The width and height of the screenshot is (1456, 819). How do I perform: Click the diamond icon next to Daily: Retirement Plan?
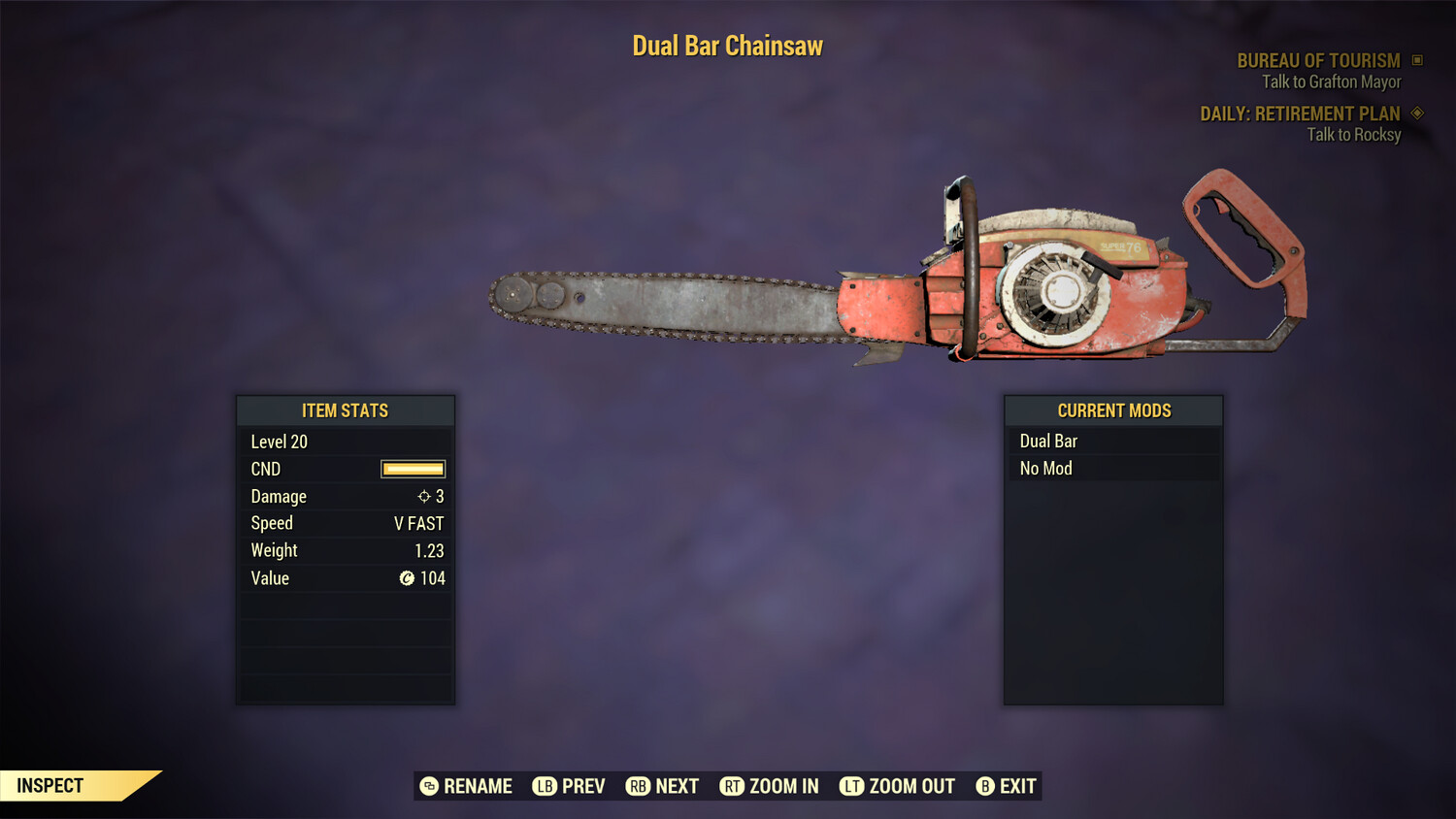1415,114
